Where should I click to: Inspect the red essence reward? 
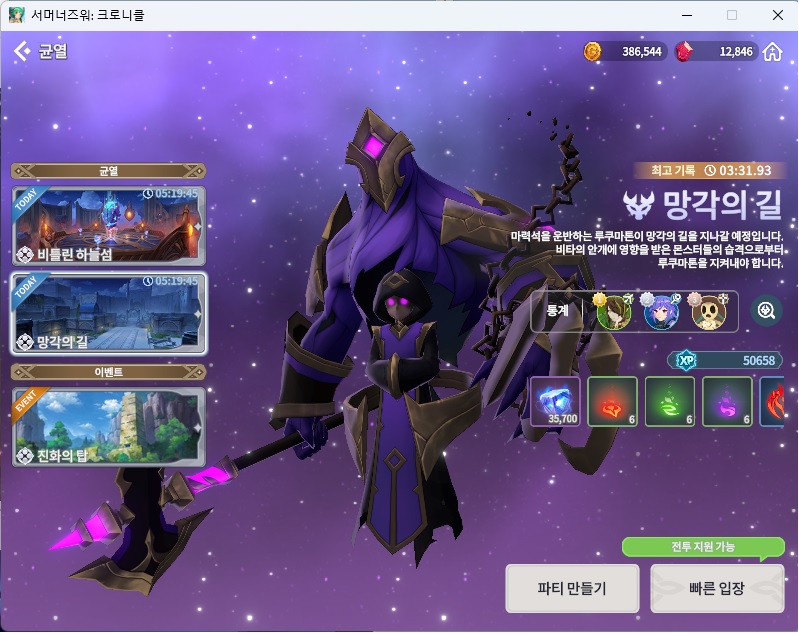(x=612, y=400)
